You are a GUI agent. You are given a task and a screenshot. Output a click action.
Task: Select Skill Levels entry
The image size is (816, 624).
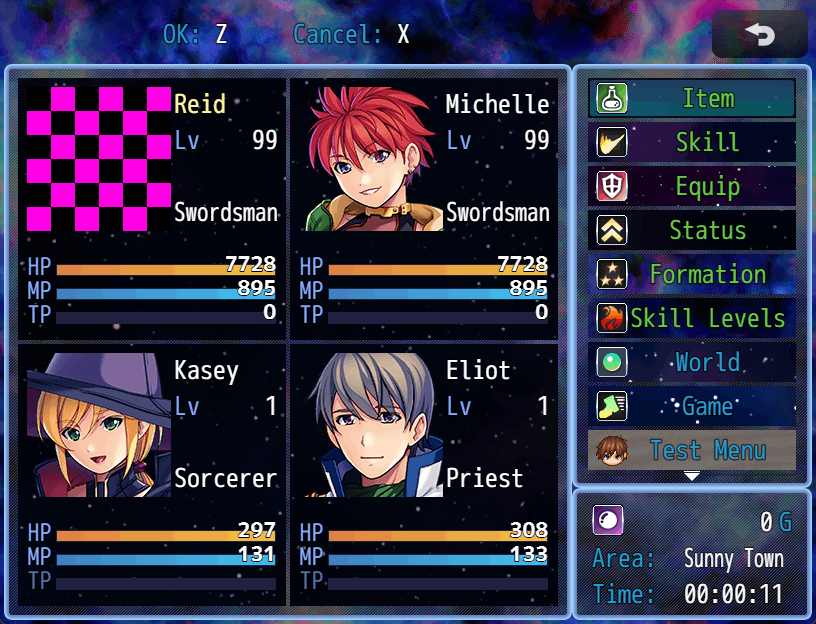tap(692, 319)
